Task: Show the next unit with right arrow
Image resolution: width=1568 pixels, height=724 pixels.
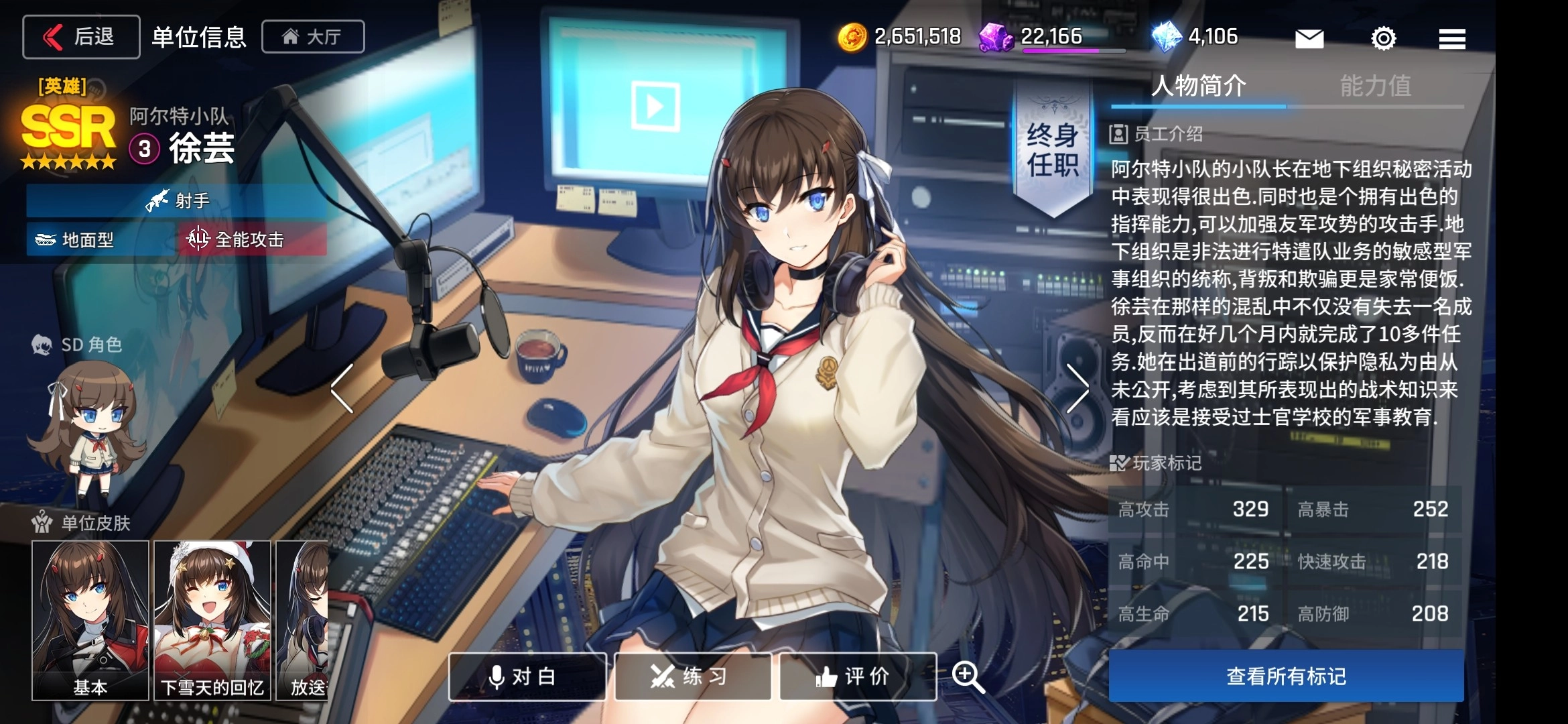Action: [x=1077, y=388]
